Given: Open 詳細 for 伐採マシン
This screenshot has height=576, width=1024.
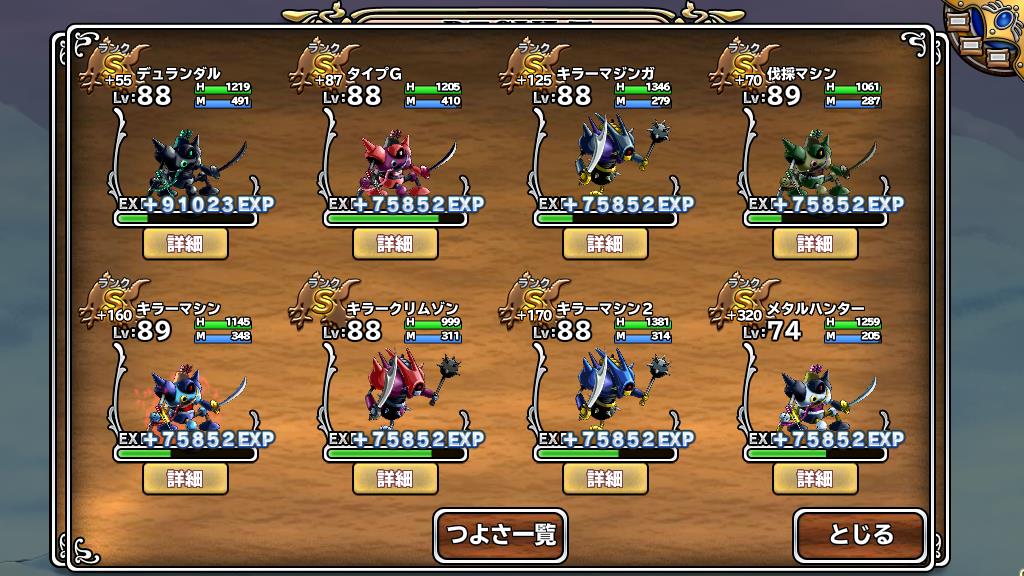Looking at the screenshot, I should pyautogui.click(x=814, y=243).
